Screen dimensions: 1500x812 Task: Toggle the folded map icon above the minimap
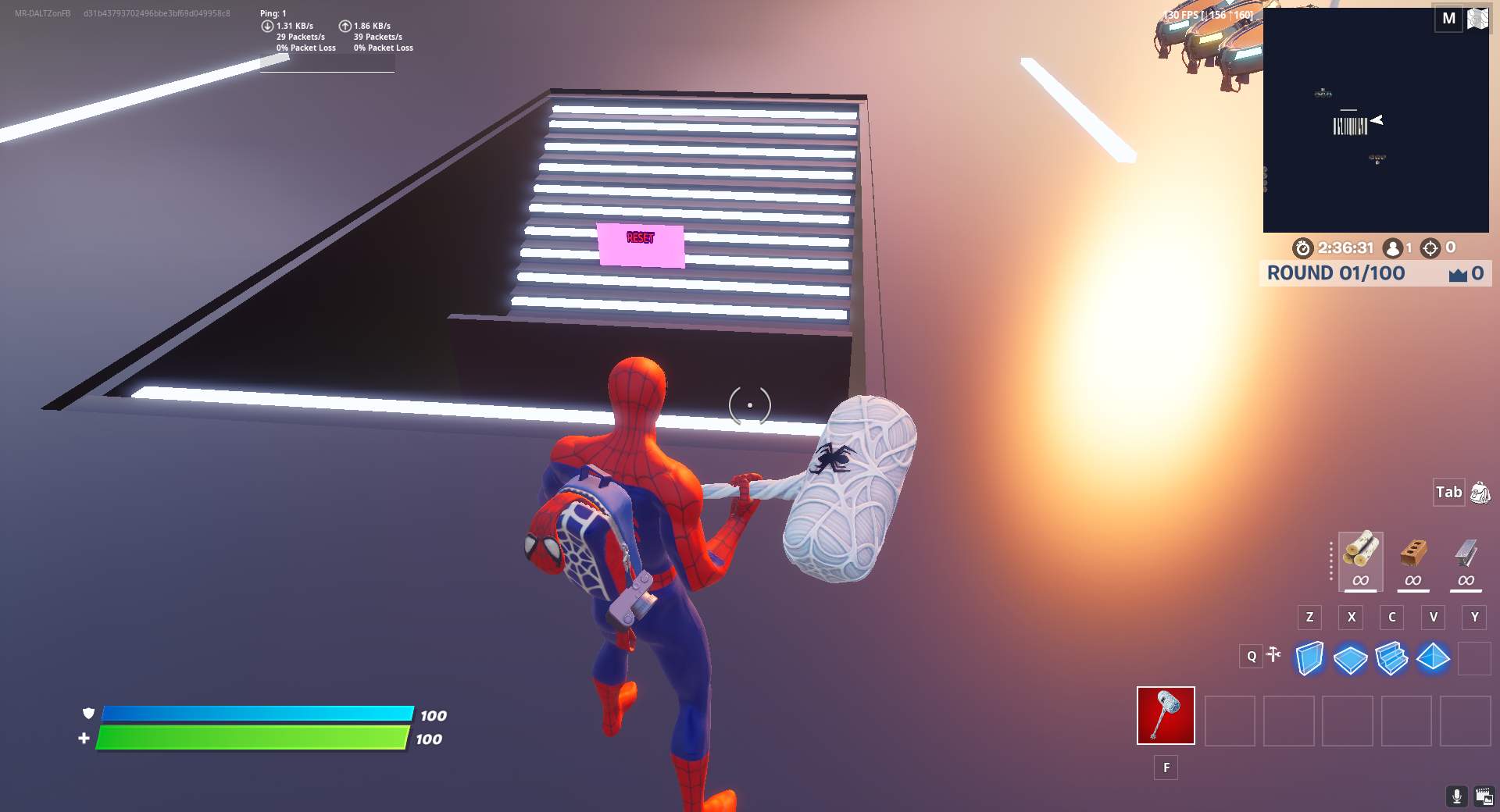tap(1477, 19)
